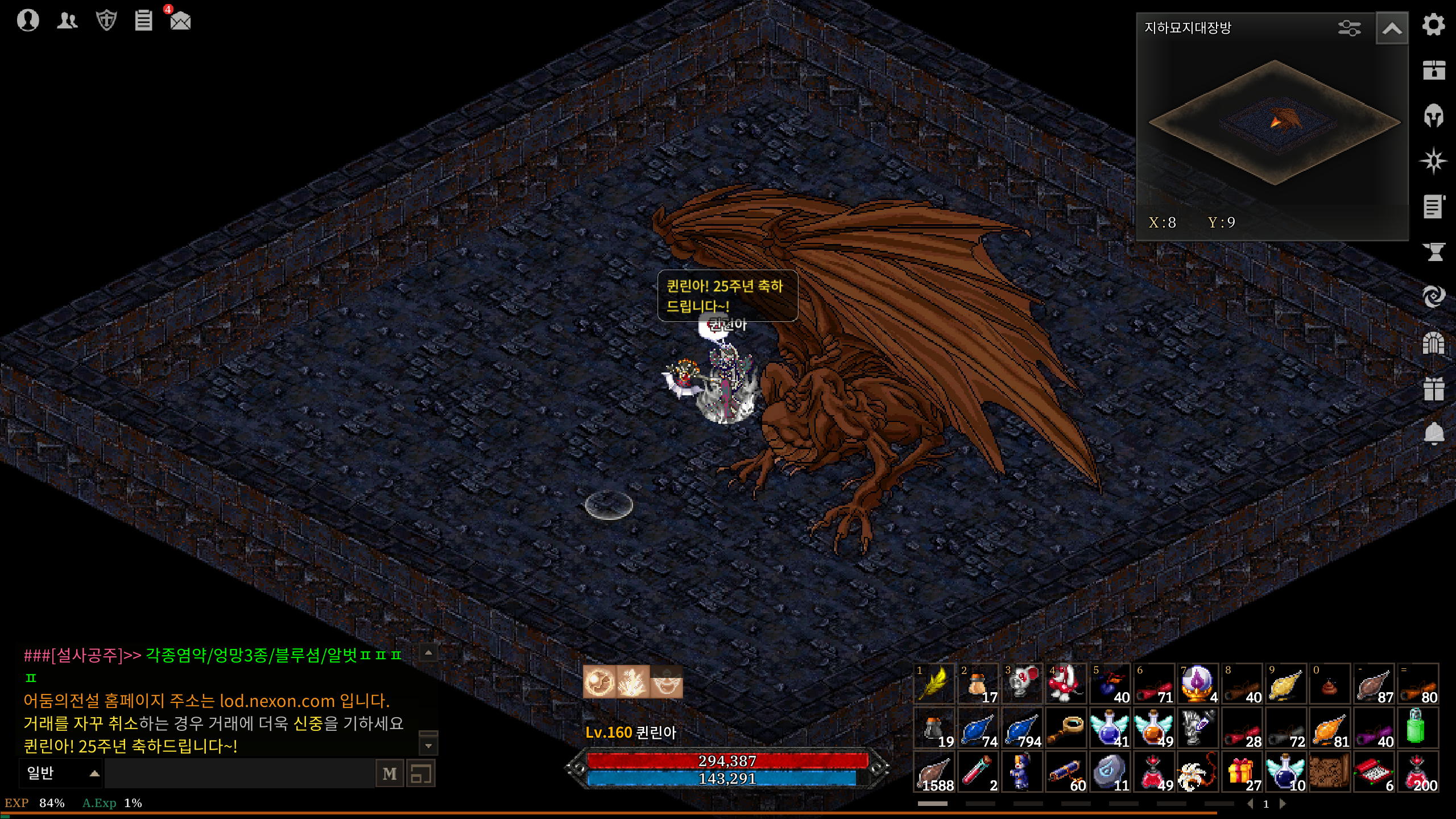Collapse the minimap with the arrow button
The width and height of the screenshot is (1456, 819).
point(1392,28)
